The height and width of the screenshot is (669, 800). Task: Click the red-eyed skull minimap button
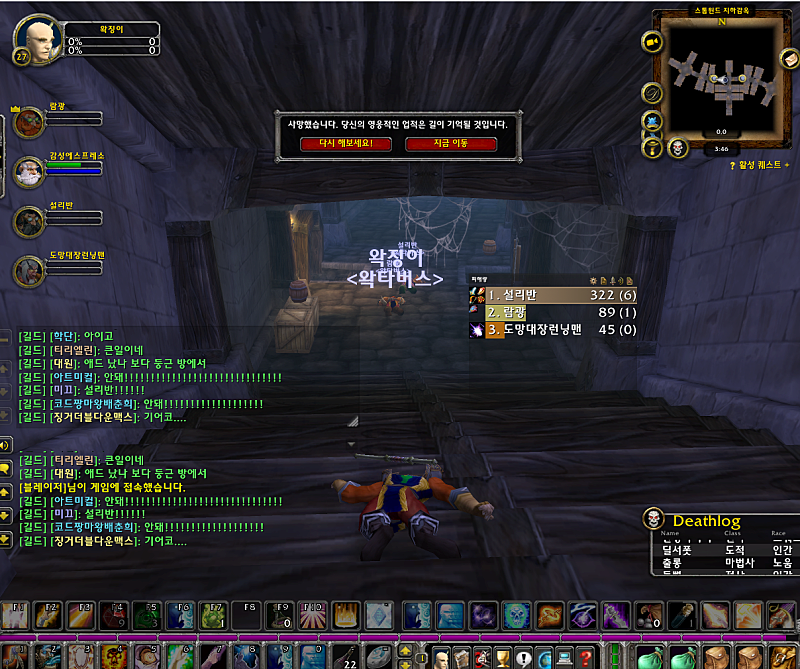click(677, 148)
